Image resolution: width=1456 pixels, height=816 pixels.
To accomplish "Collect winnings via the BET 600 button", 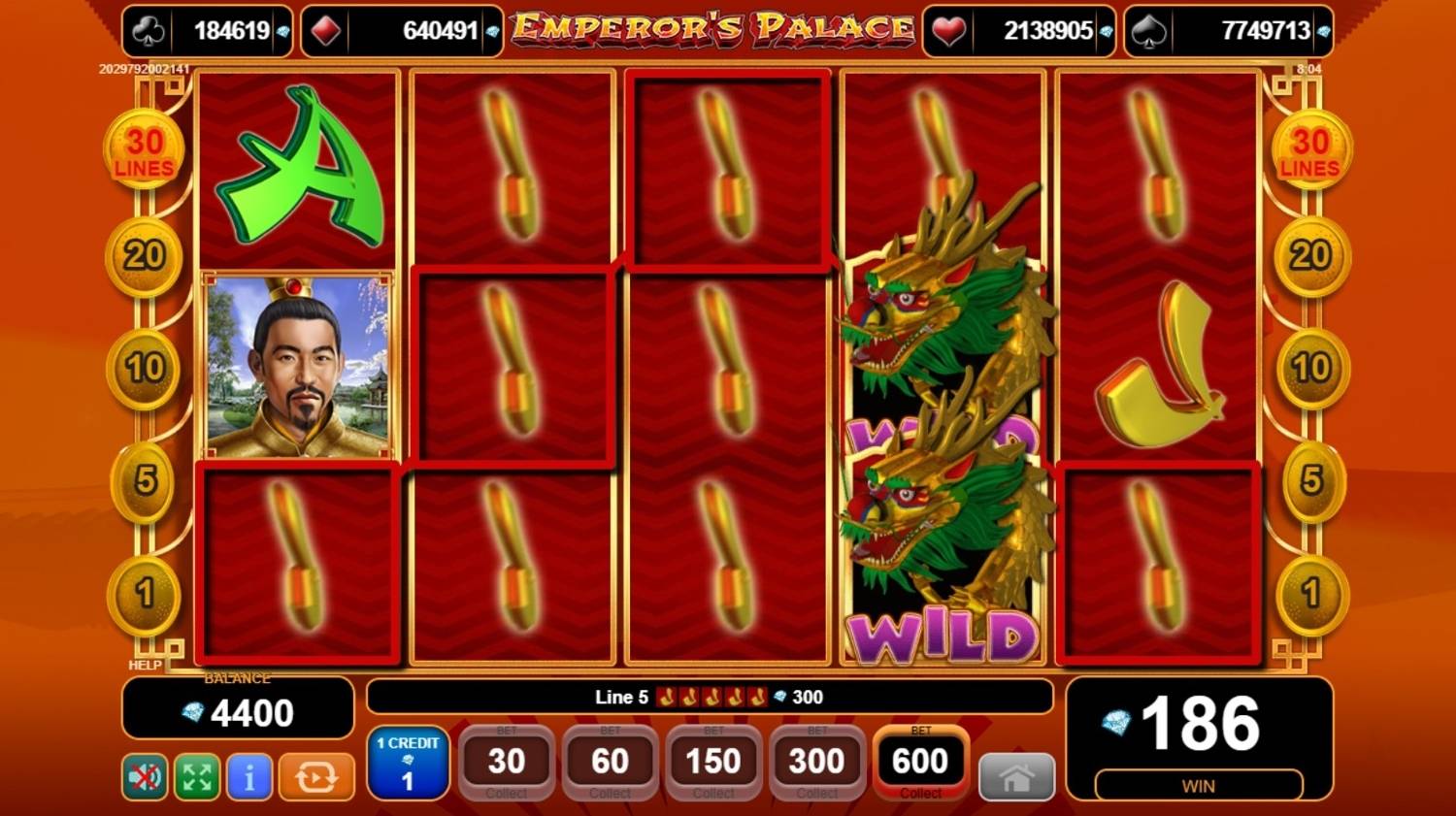I will click(919, 762).
